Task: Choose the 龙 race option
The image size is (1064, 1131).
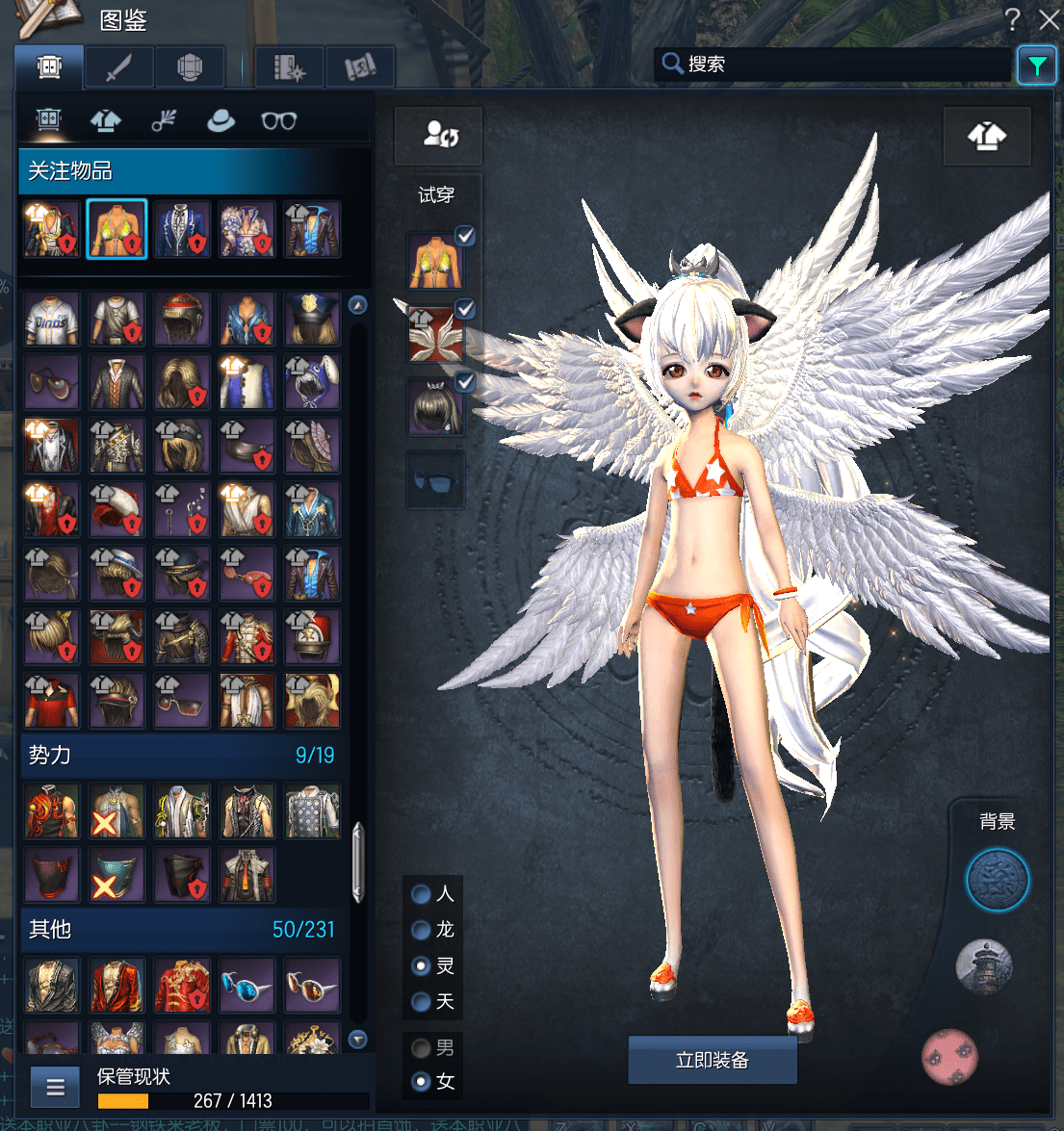Action: (x=421, y=930)
